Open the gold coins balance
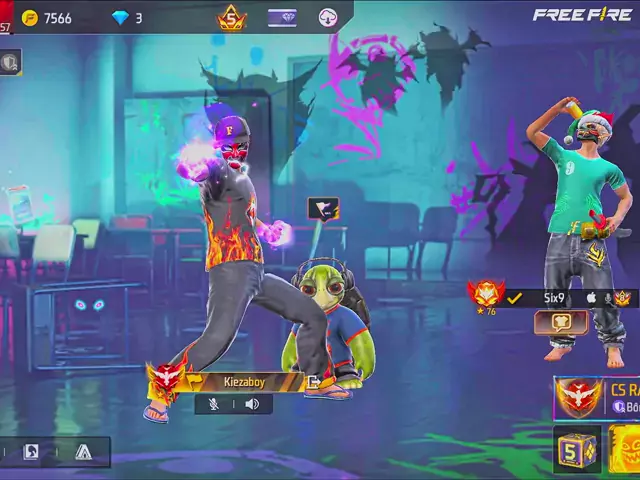640x480 pixels. pos(47,18)
